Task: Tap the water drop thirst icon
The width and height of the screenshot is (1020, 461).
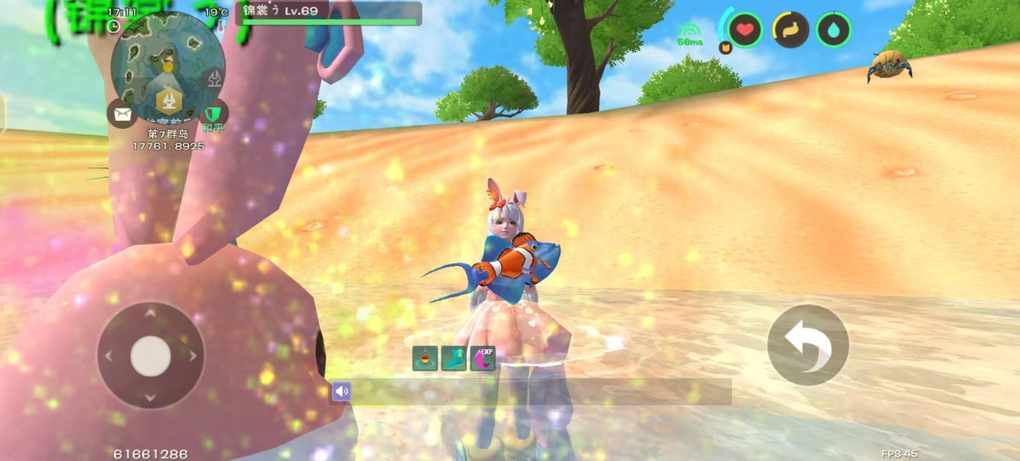Action: (x=834, y=29)
